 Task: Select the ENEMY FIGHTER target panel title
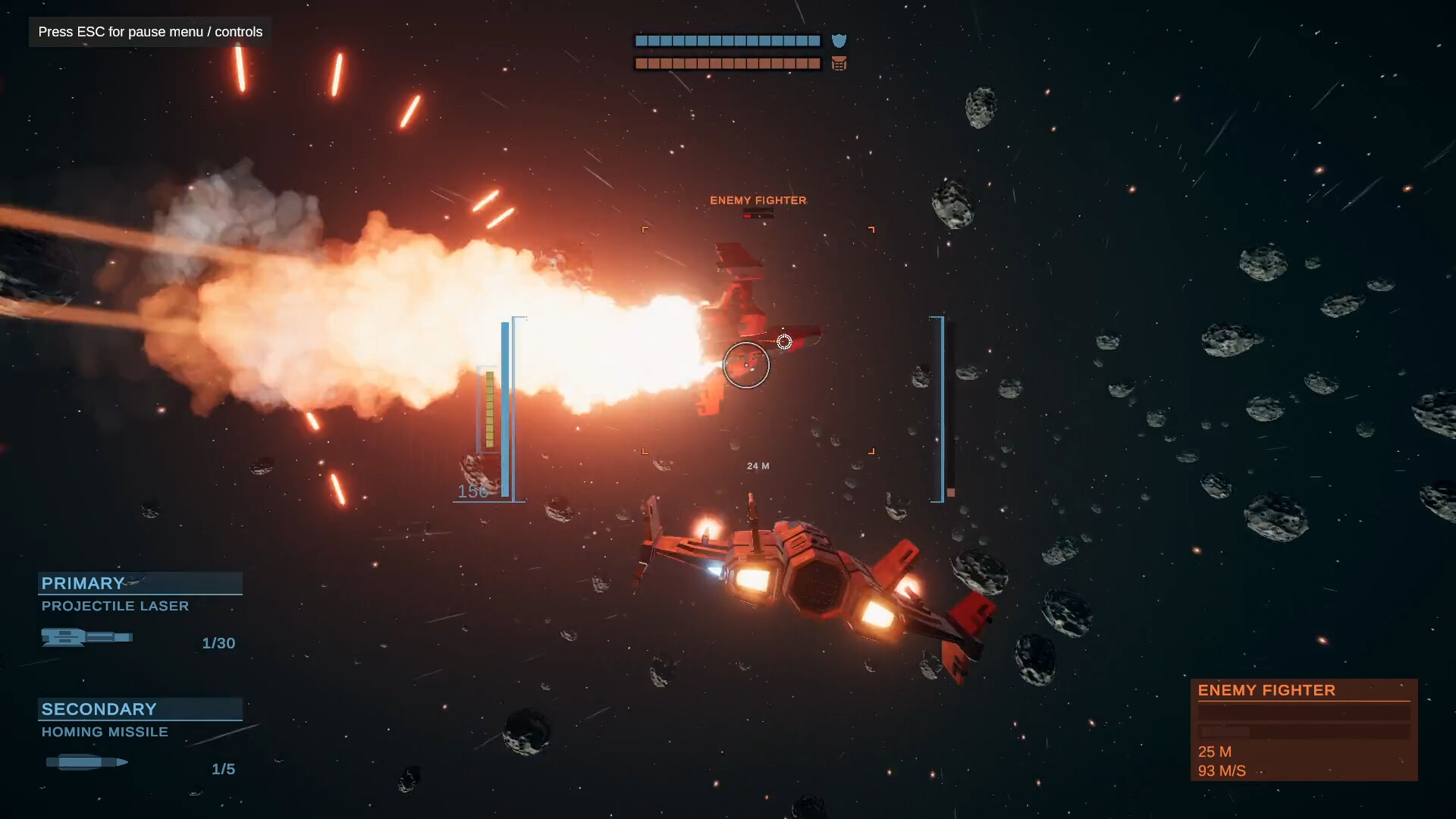coord(1266,690)
